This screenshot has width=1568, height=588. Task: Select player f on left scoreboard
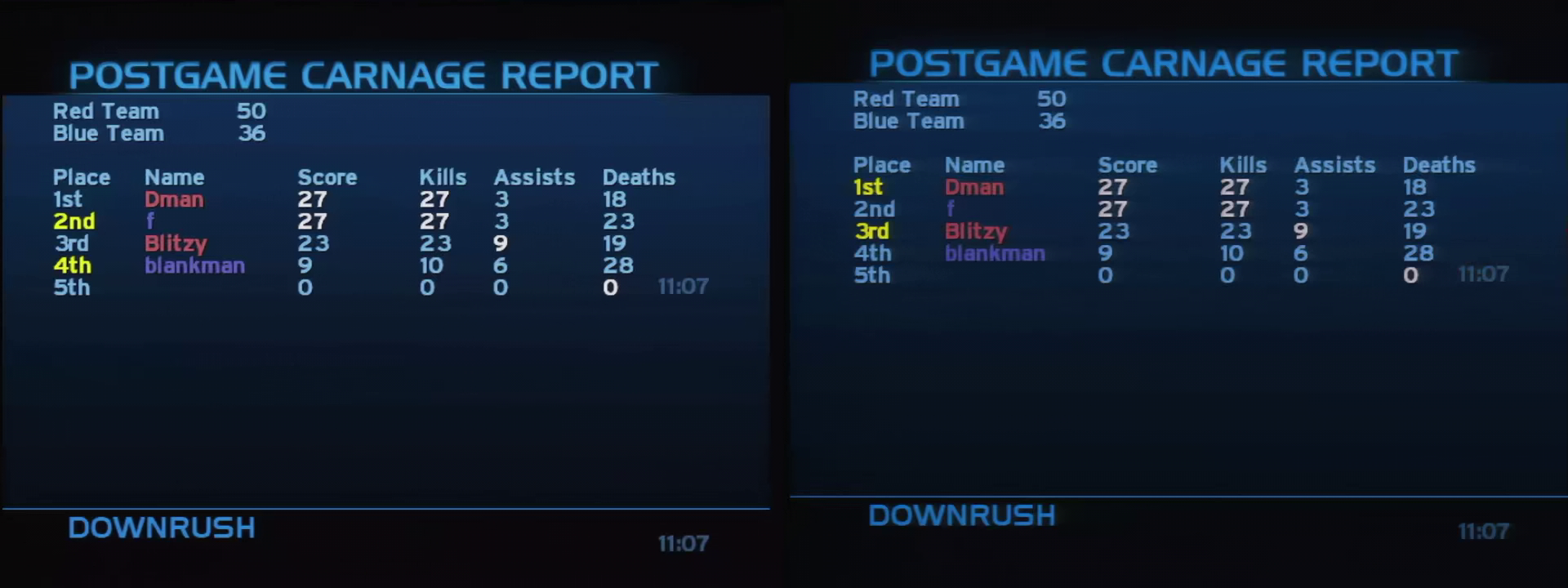(x=149, y=221)
